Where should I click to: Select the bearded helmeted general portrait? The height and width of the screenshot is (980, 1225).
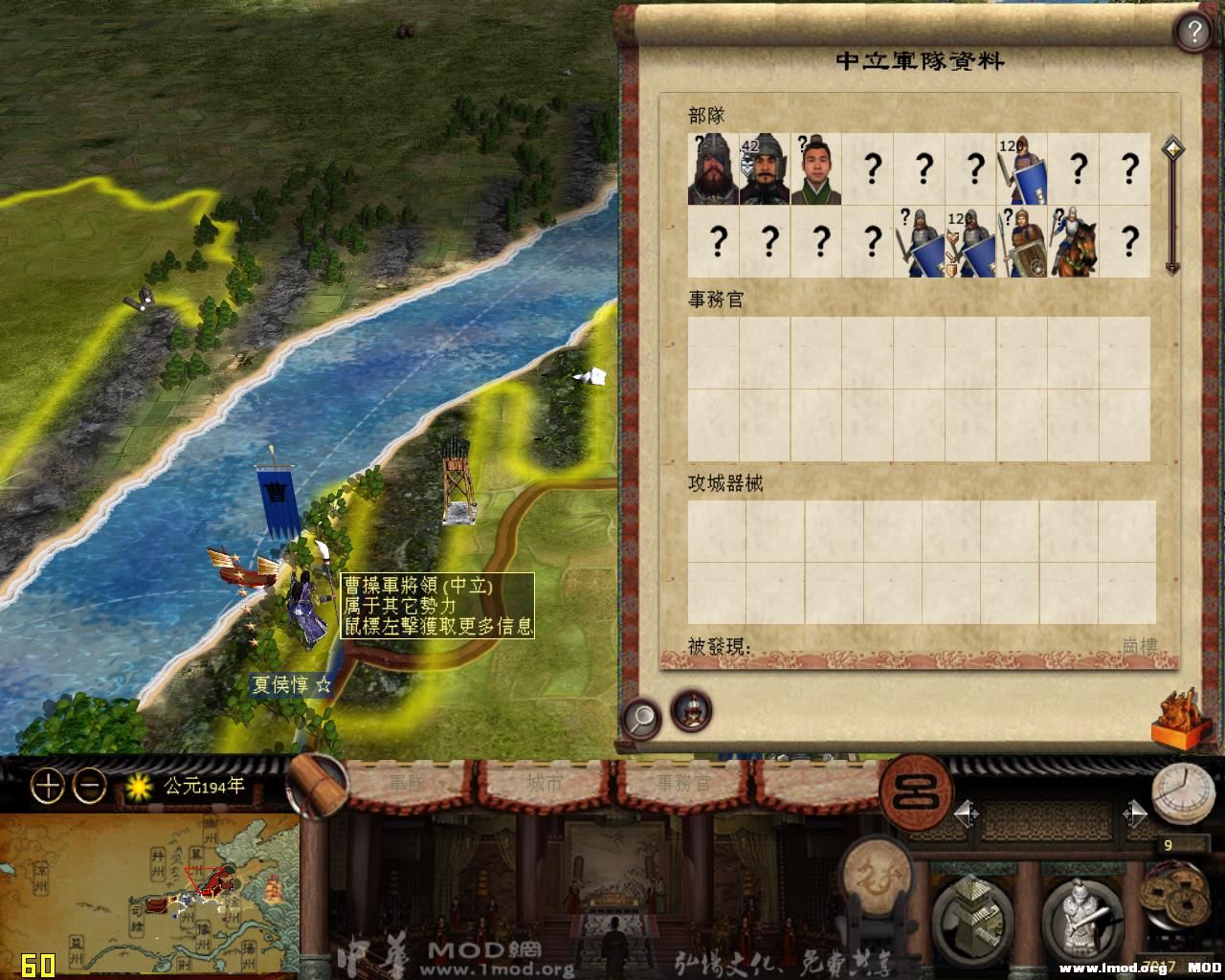(x=713, y=169)
